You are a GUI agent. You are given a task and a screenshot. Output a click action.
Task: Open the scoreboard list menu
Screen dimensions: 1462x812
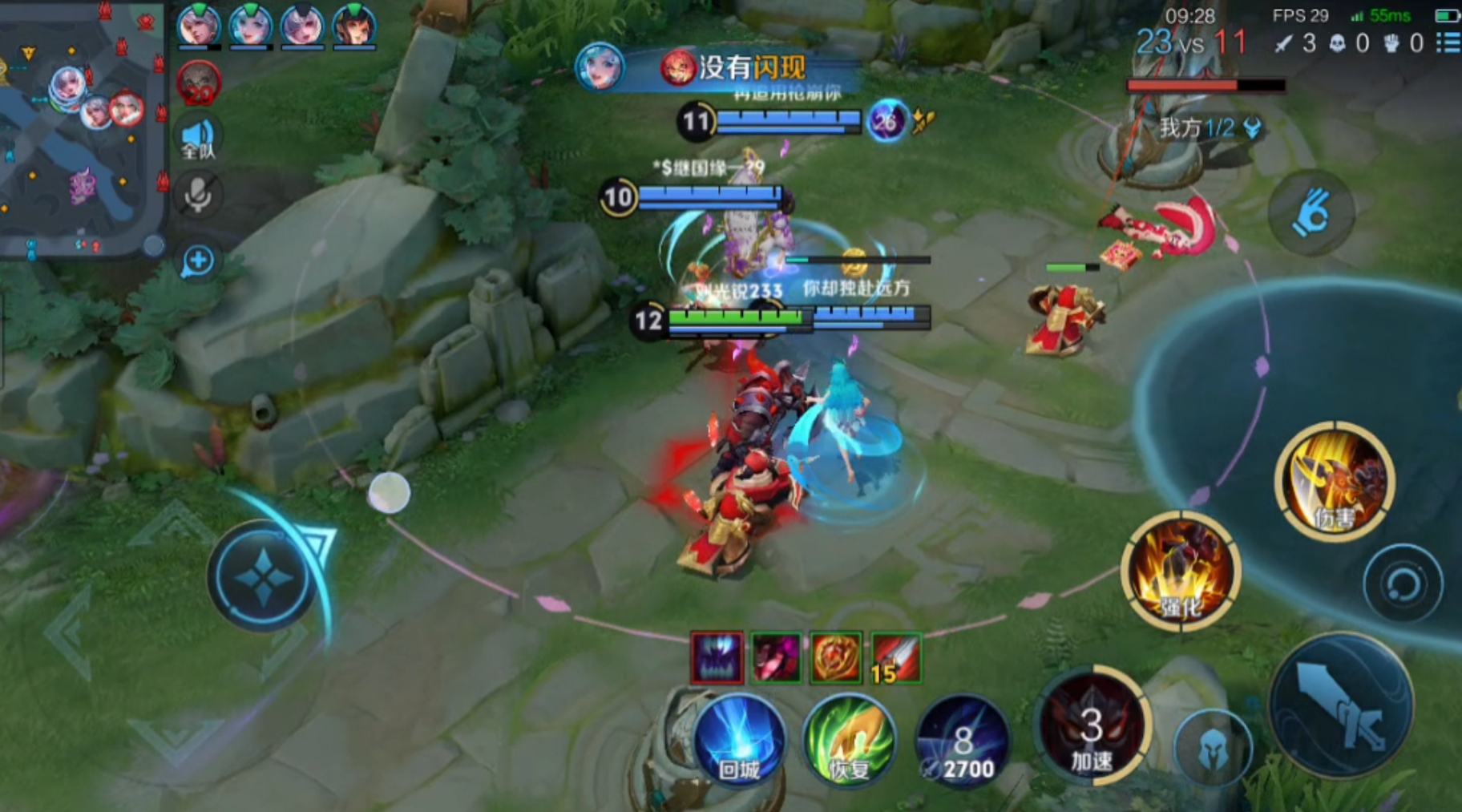pos(1448,42)
